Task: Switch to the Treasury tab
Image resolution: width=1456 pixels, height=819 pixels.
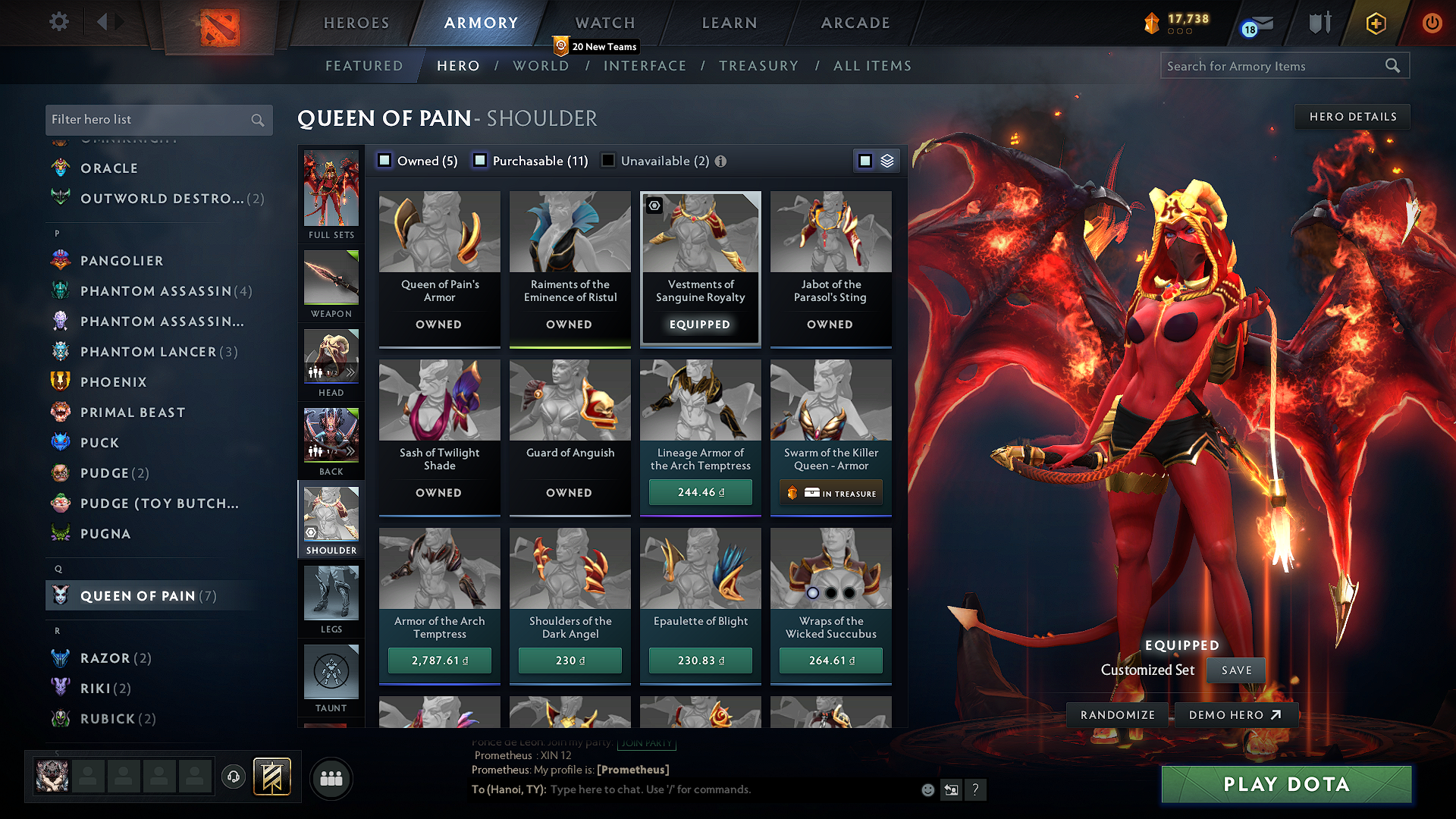Action: pos(759,65)
